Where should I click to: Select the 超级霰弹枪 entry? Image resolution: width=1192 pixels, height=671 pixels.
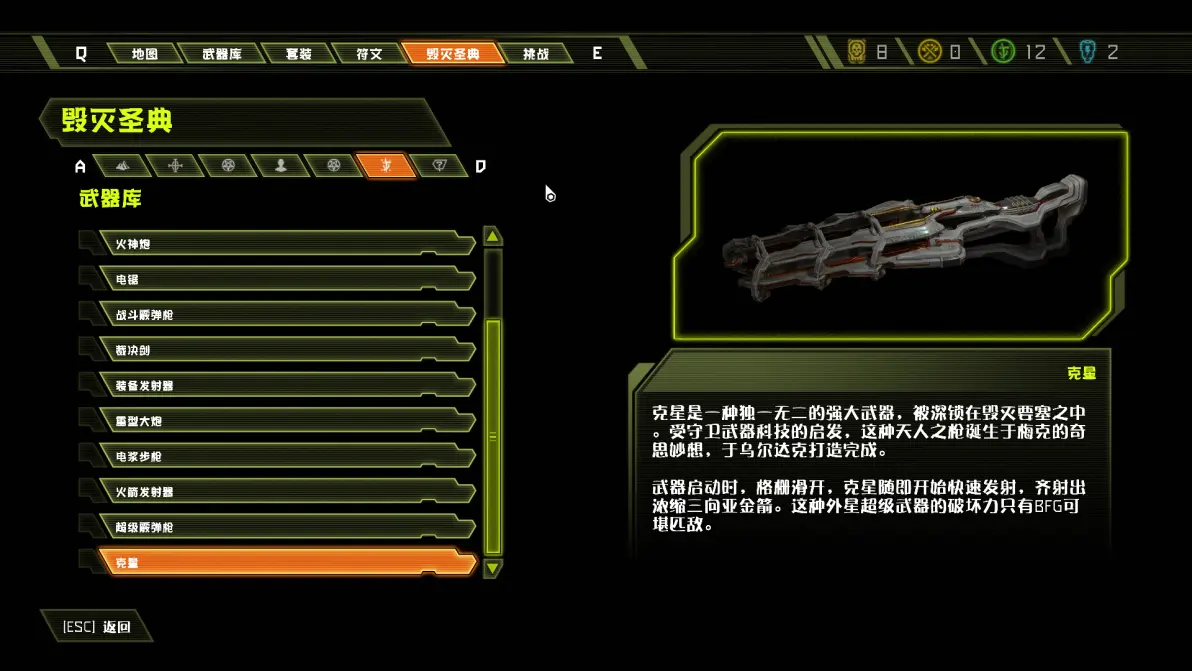click(x=285, y=527)
